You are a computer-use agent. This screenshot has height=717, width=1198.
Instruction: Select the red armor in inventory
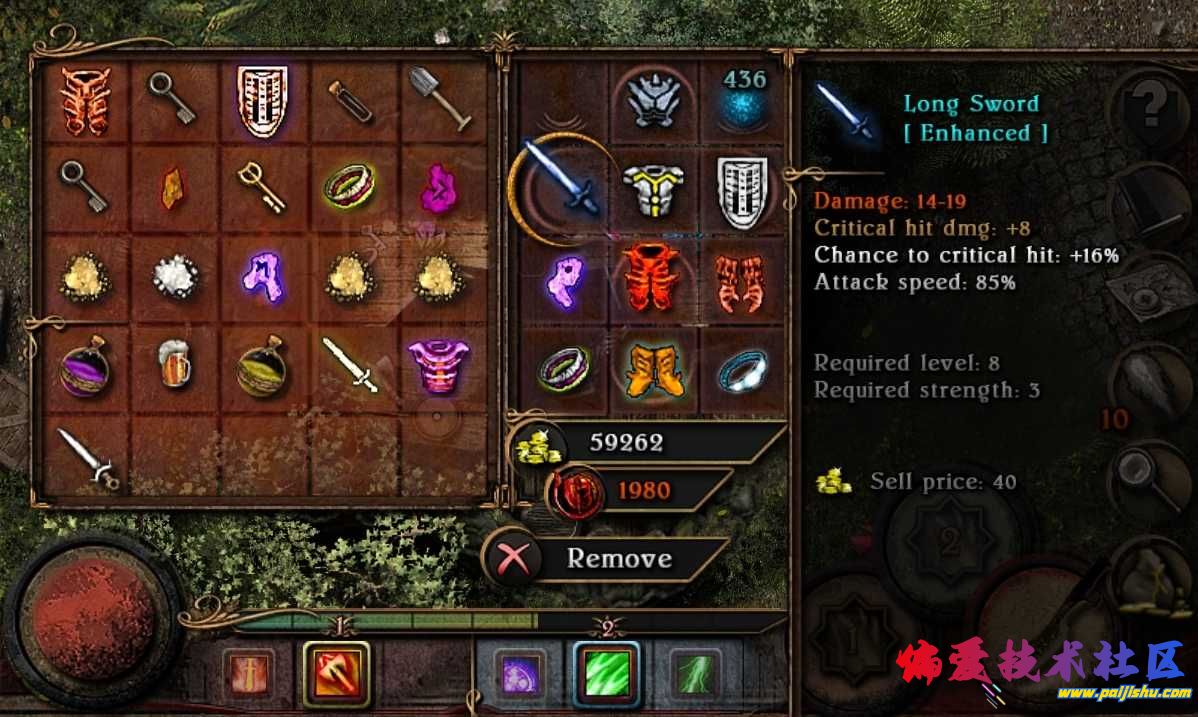[83, 99]
